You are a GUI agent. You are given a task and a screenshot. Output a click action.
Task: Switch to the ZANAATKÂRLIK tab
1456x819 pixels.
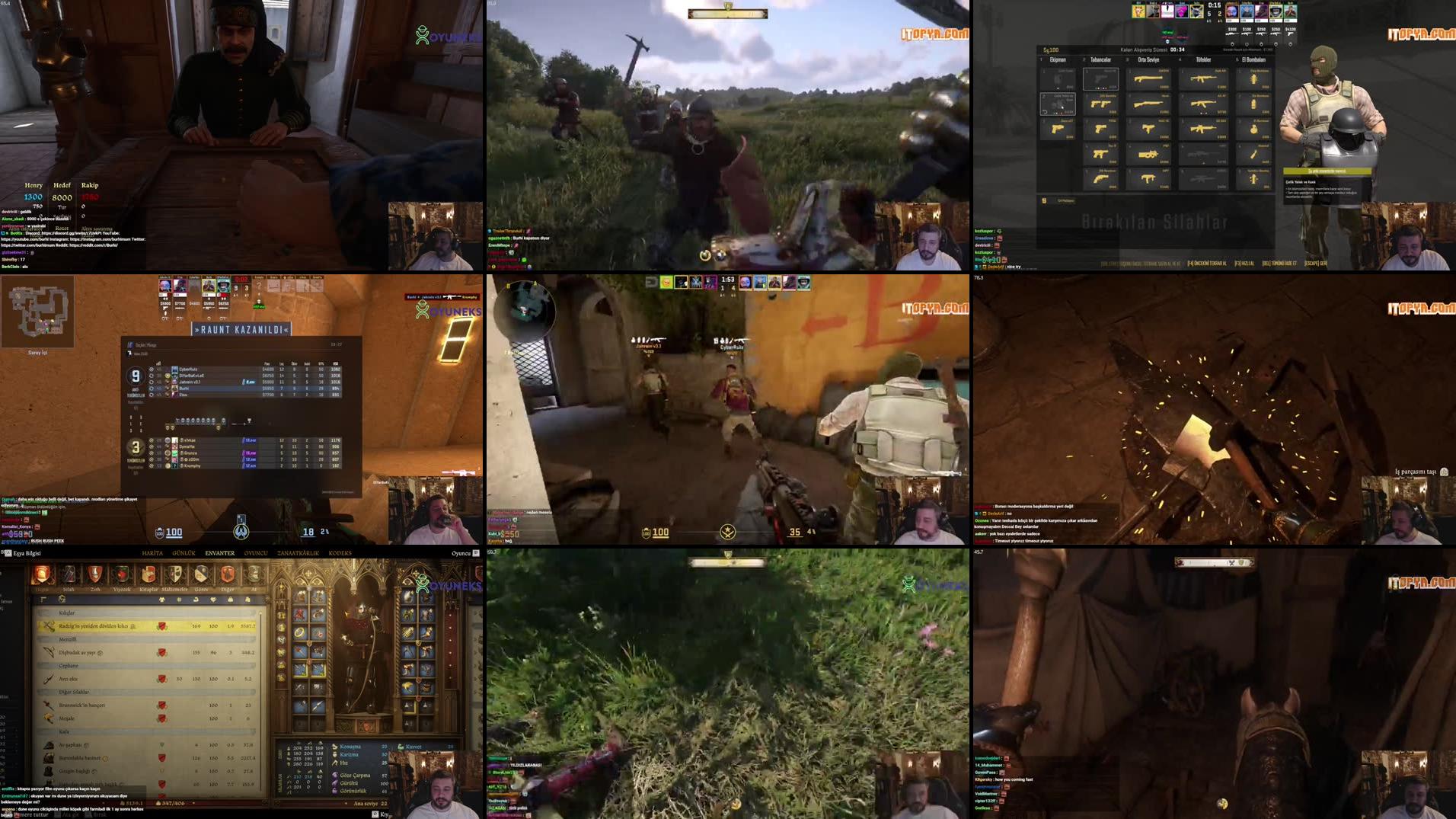click(297, 553)
